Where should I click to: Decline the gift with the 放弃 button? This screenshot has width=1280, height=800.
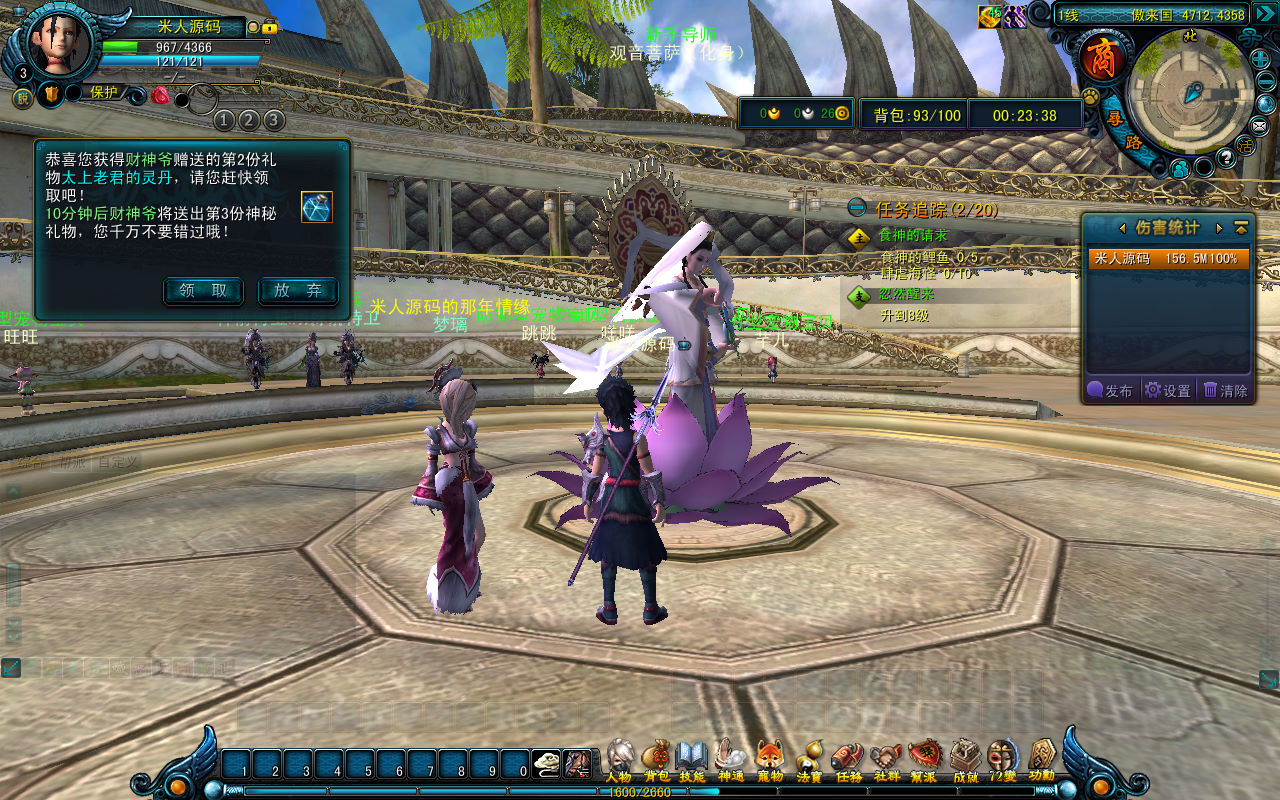click(298, 291)
